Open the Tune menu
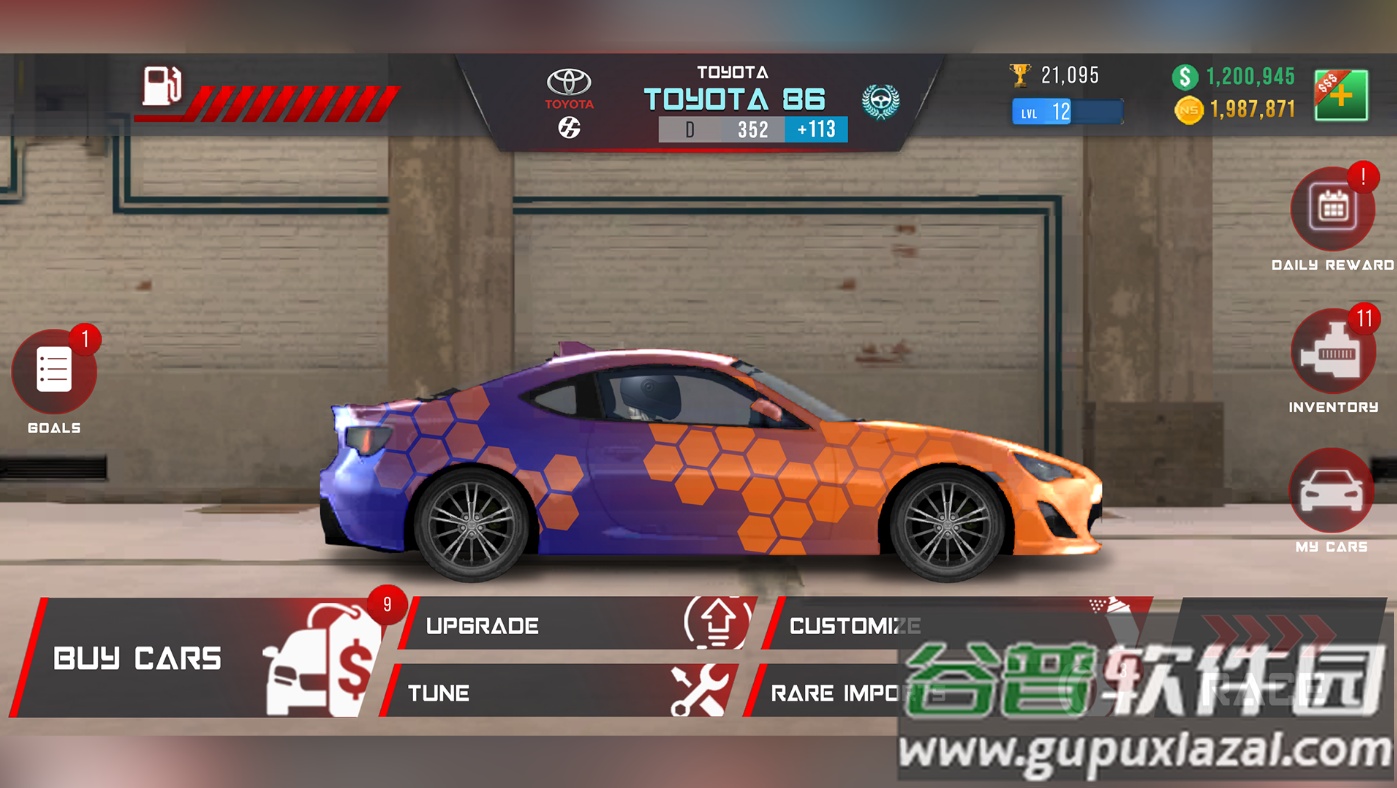Viewport: 1397px width, 788px height. [560, 692]
